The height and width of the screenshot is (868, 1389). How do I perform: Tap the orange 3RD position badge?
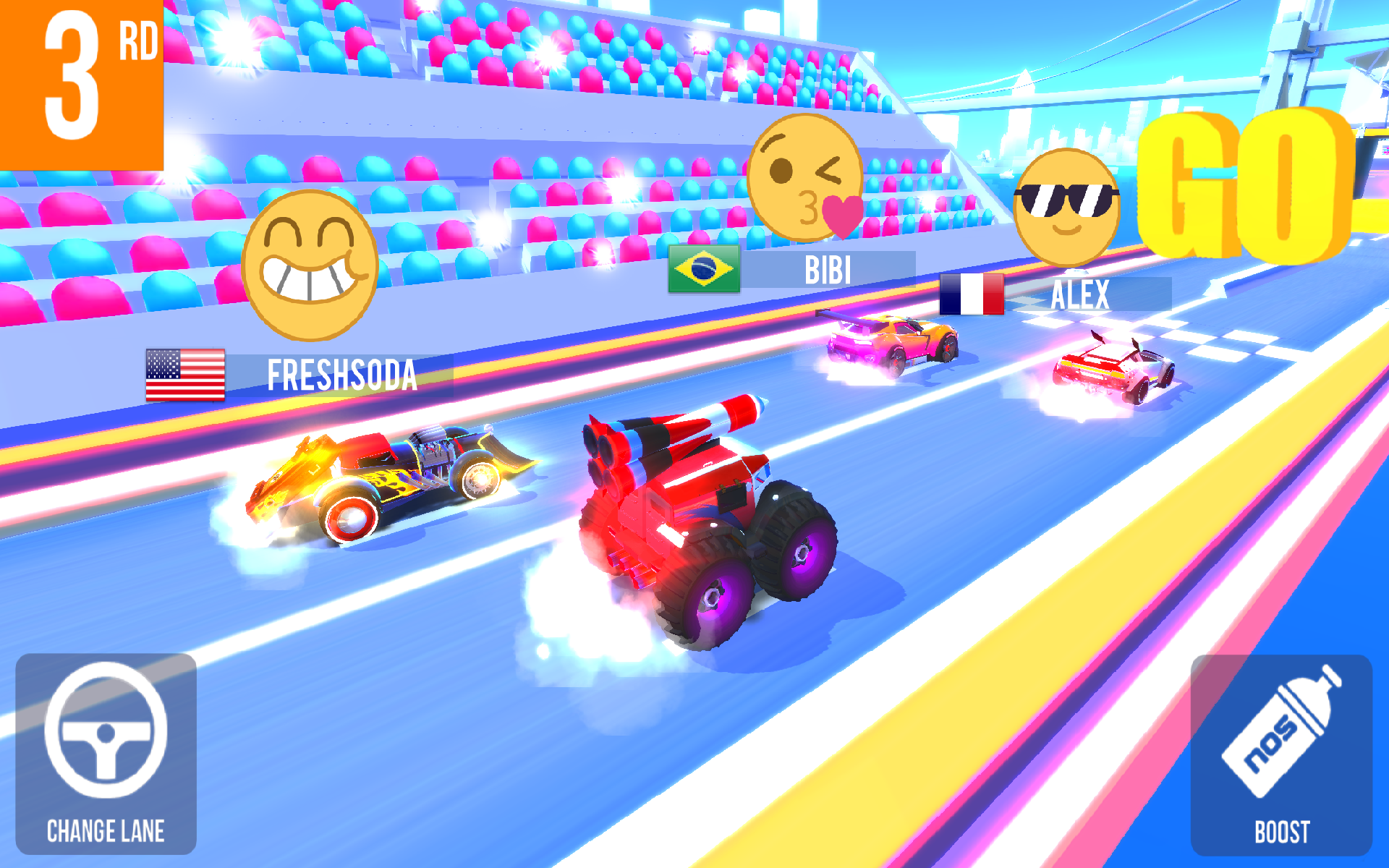coord(80,80)
